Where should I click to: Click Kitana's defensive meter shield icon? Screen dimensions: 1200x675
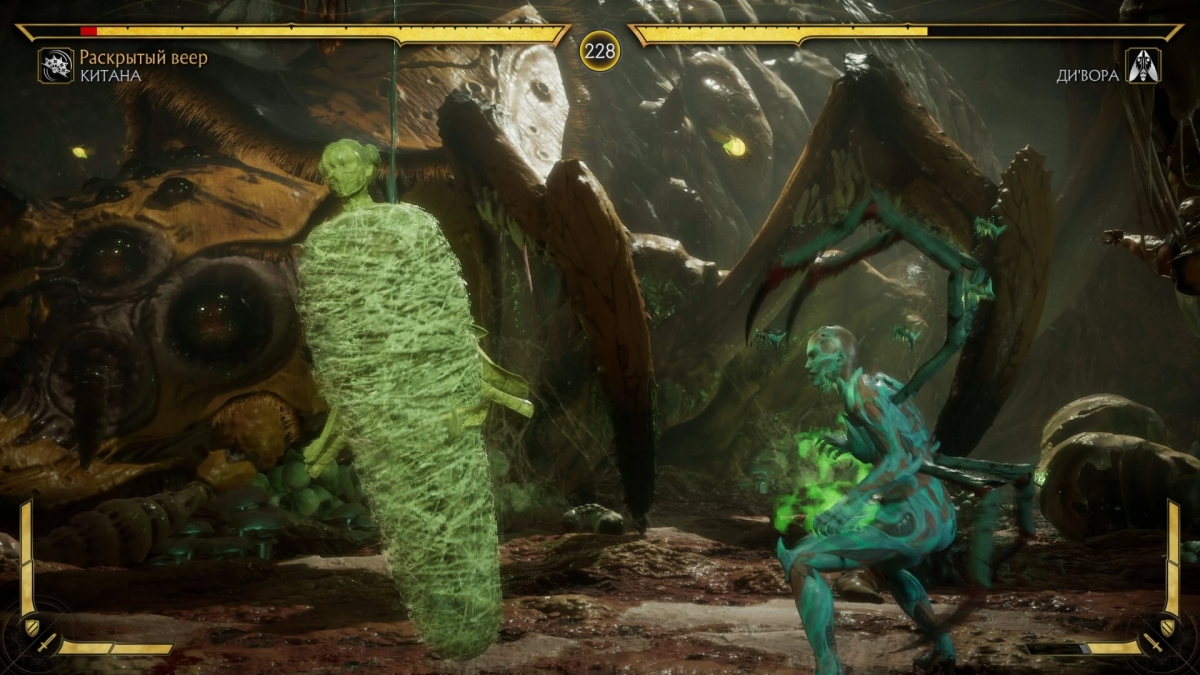(30, 626)
